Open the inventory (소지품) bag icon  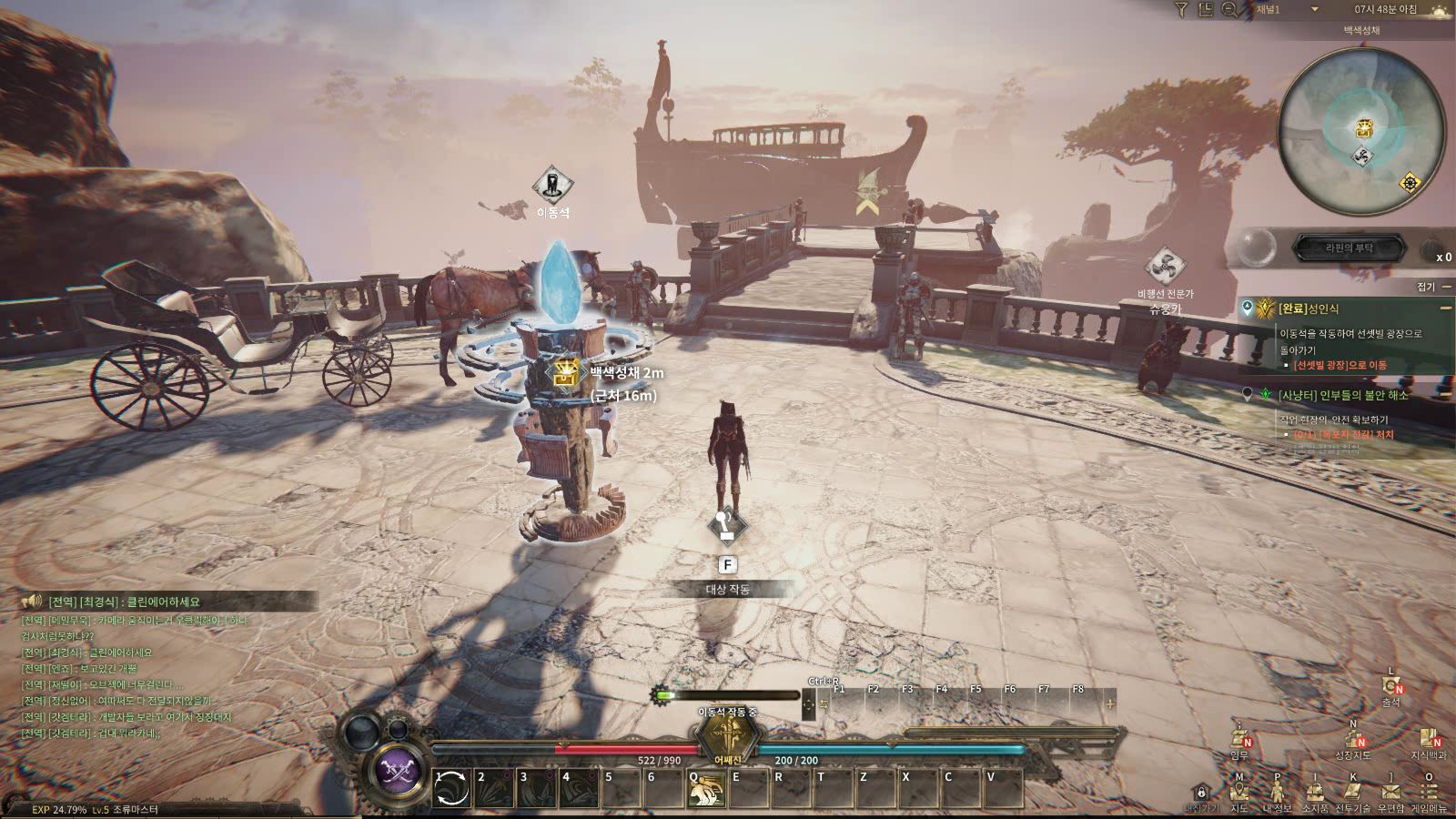(x=1314, y=792)
